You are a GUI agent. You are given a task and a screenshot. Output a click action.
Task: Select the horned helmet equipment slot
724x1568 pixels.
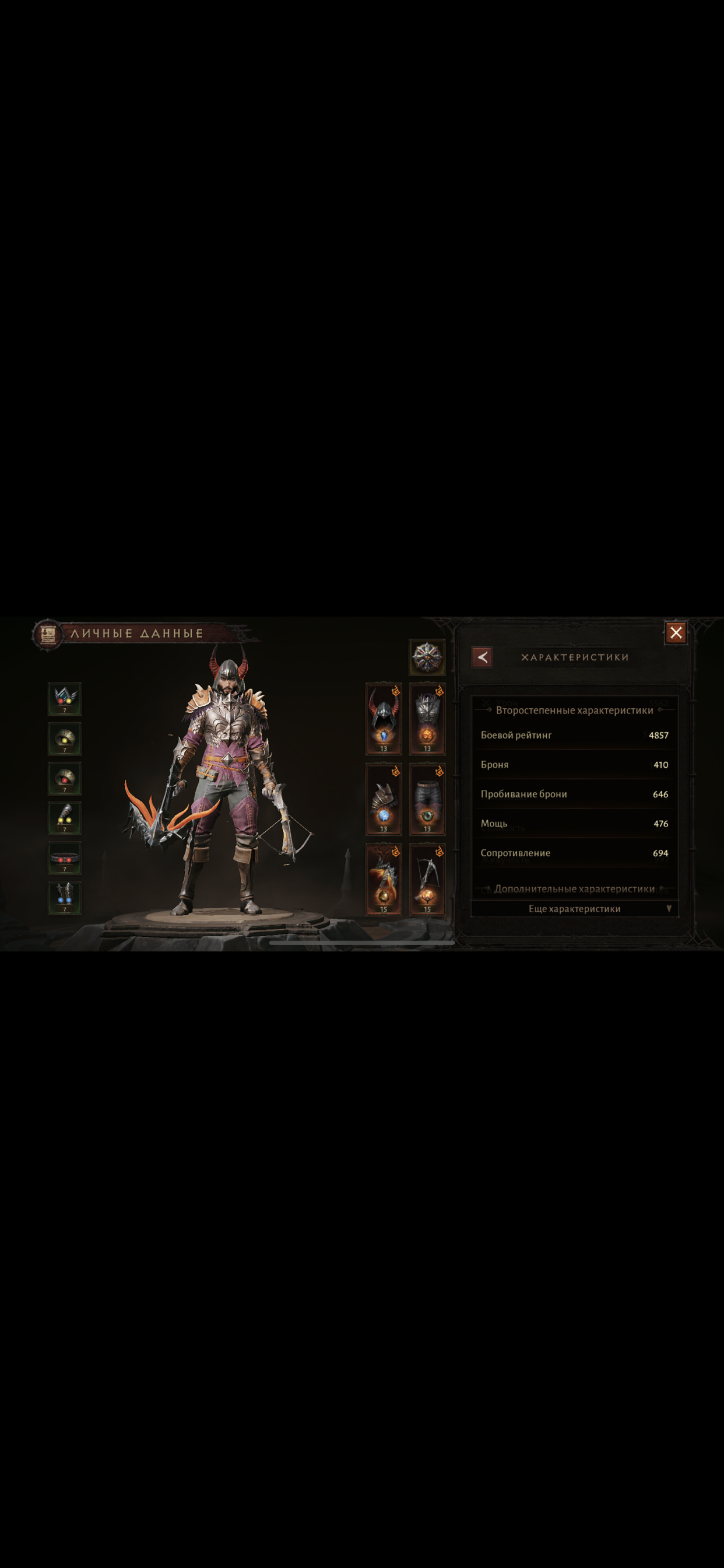tap(384, 719)
